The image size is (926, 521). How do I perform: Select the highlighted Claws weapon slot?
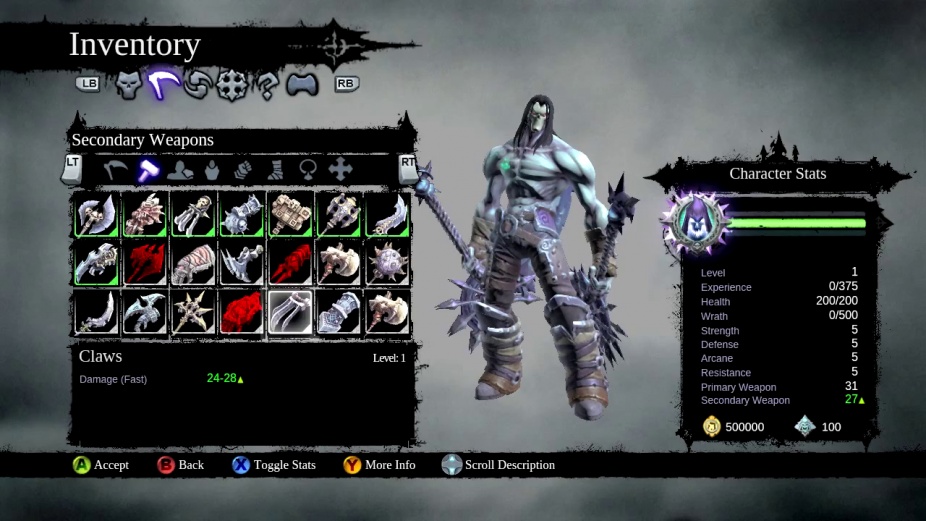pos(290,312)
